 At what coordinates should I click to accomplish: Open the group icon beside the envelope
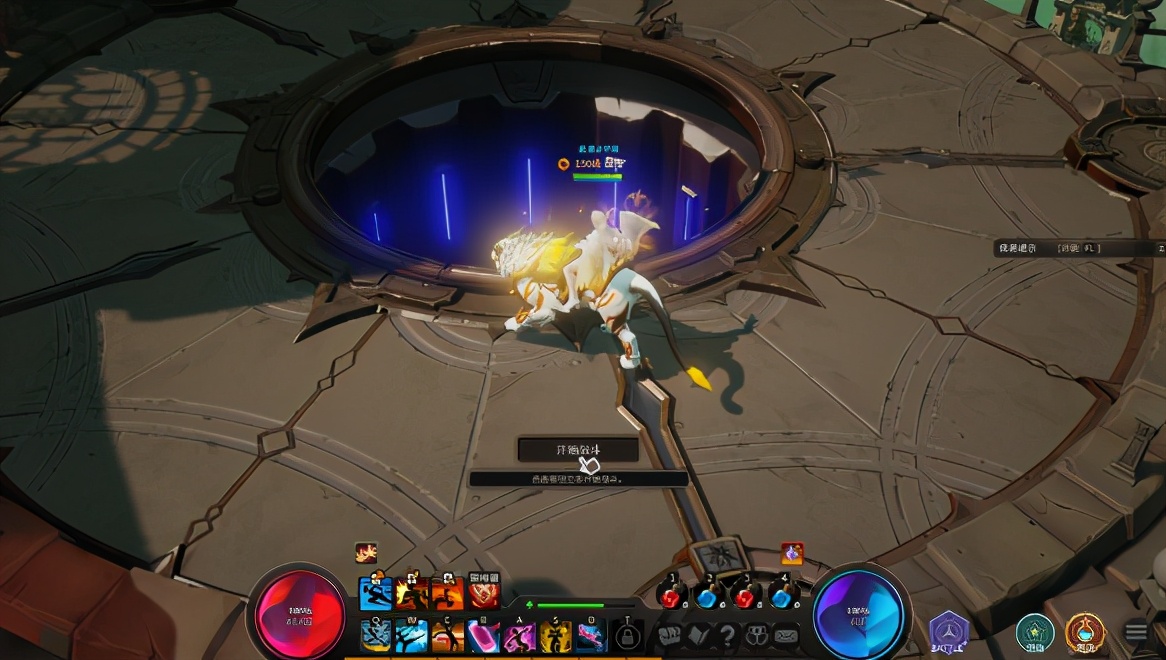pyautogui.click(x=757, y=635)
